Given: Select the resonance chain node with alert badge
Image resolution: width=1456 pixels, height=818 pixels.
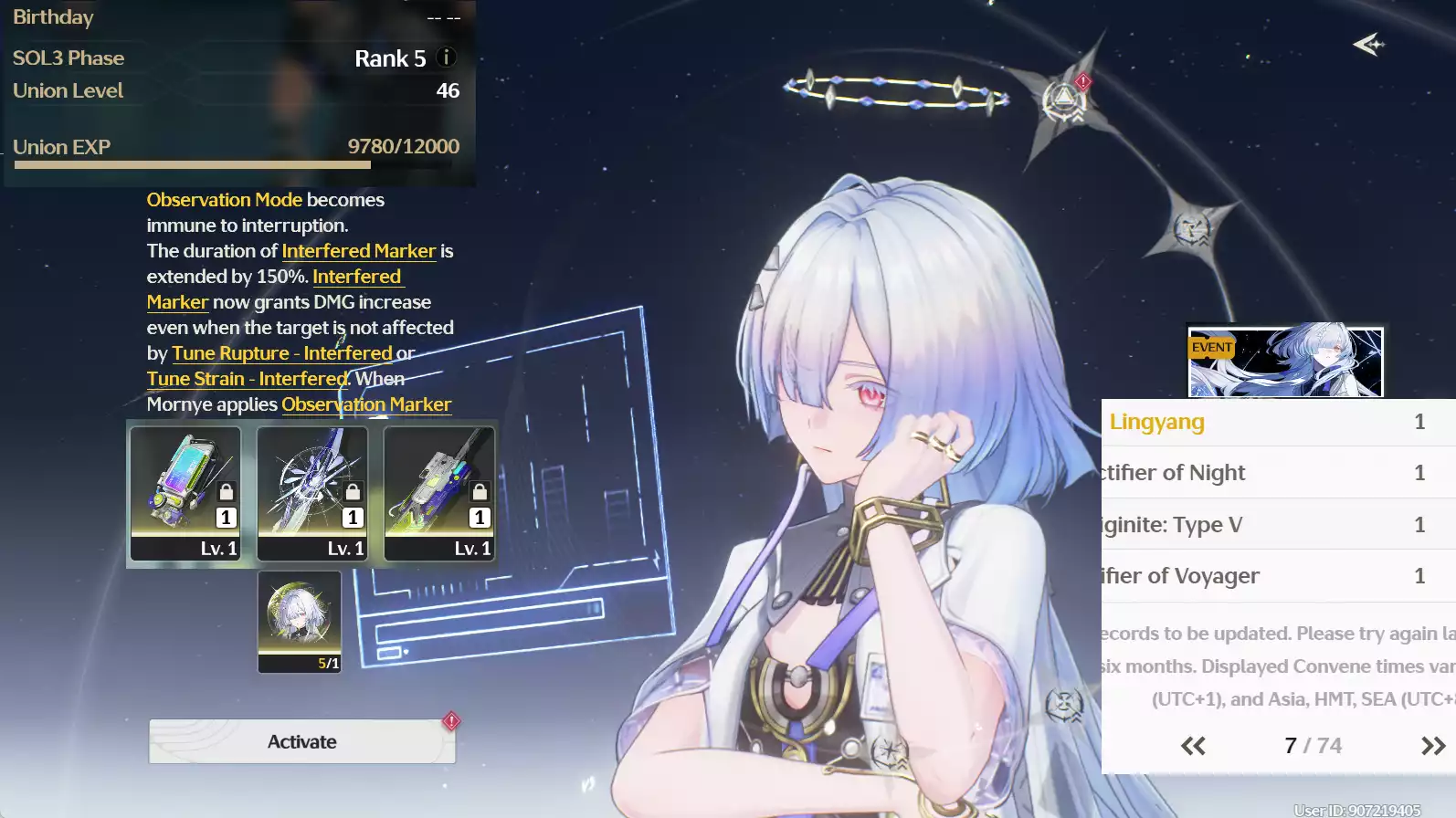Looking at the screenshot, I should pos(1065,98).
